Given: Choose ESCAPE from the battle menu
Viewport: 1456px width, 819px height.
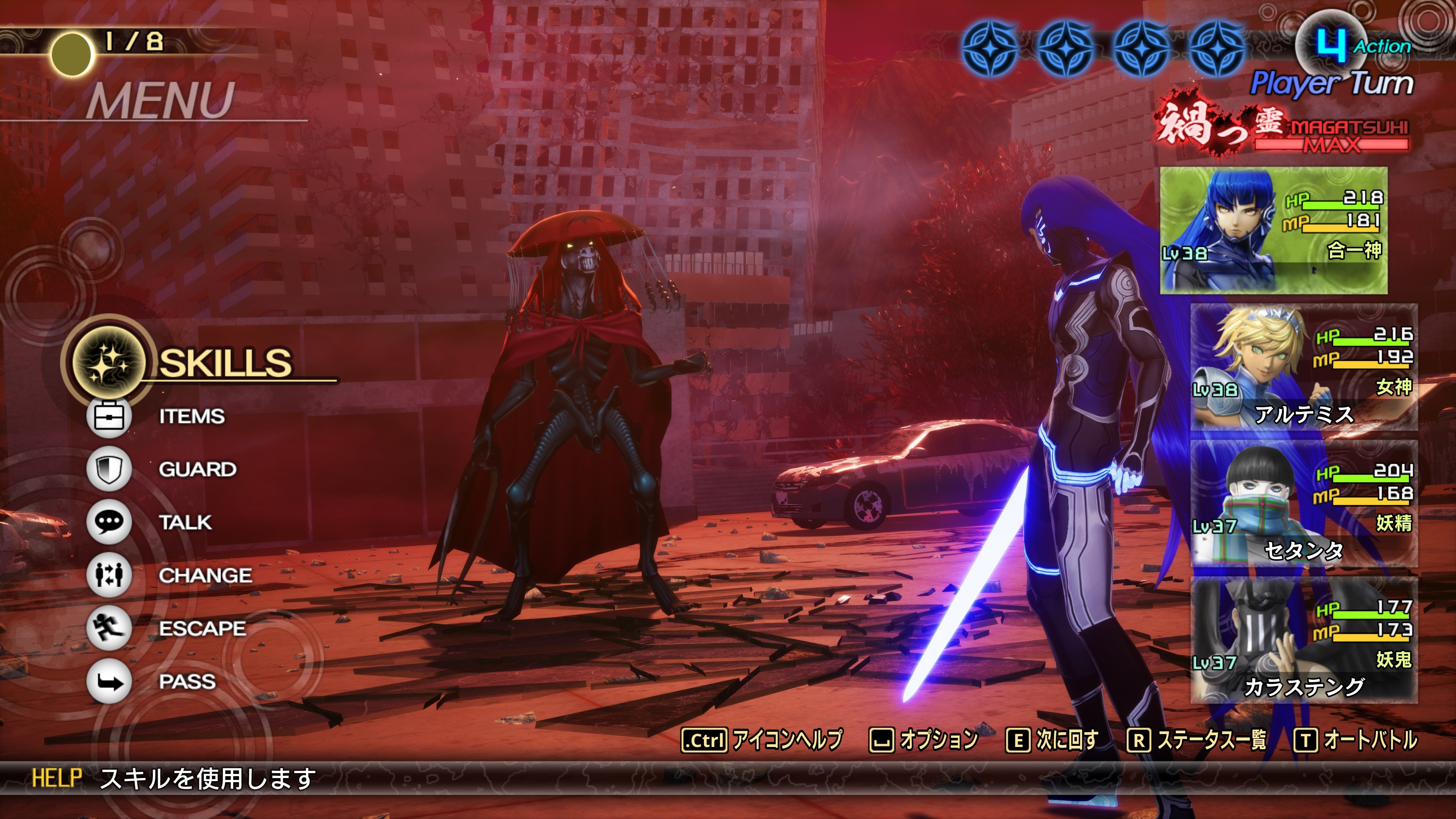Looking at the screenshot, I should coord(202,629).
